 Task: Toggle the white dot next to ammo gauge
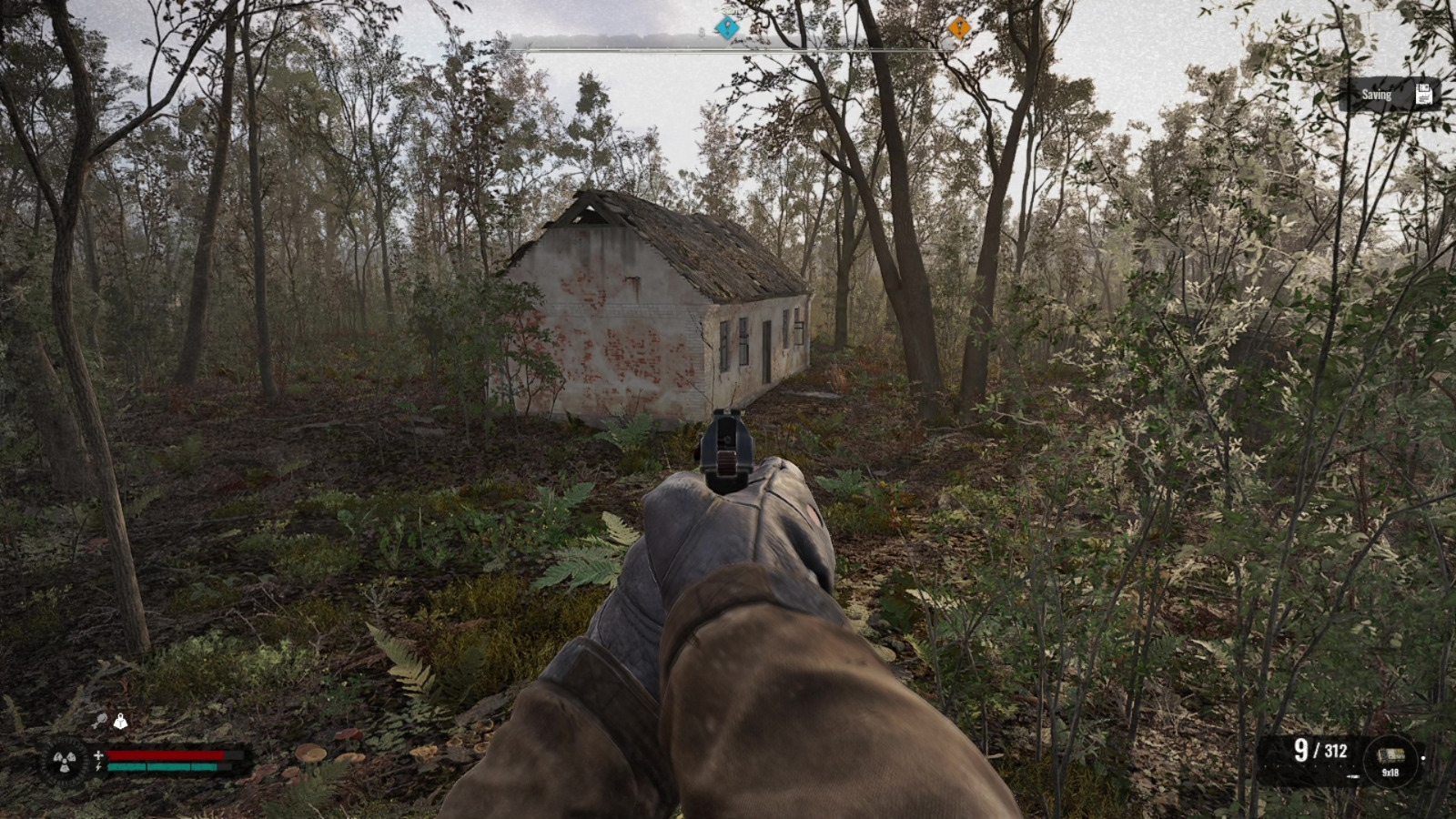[1424, 758]
